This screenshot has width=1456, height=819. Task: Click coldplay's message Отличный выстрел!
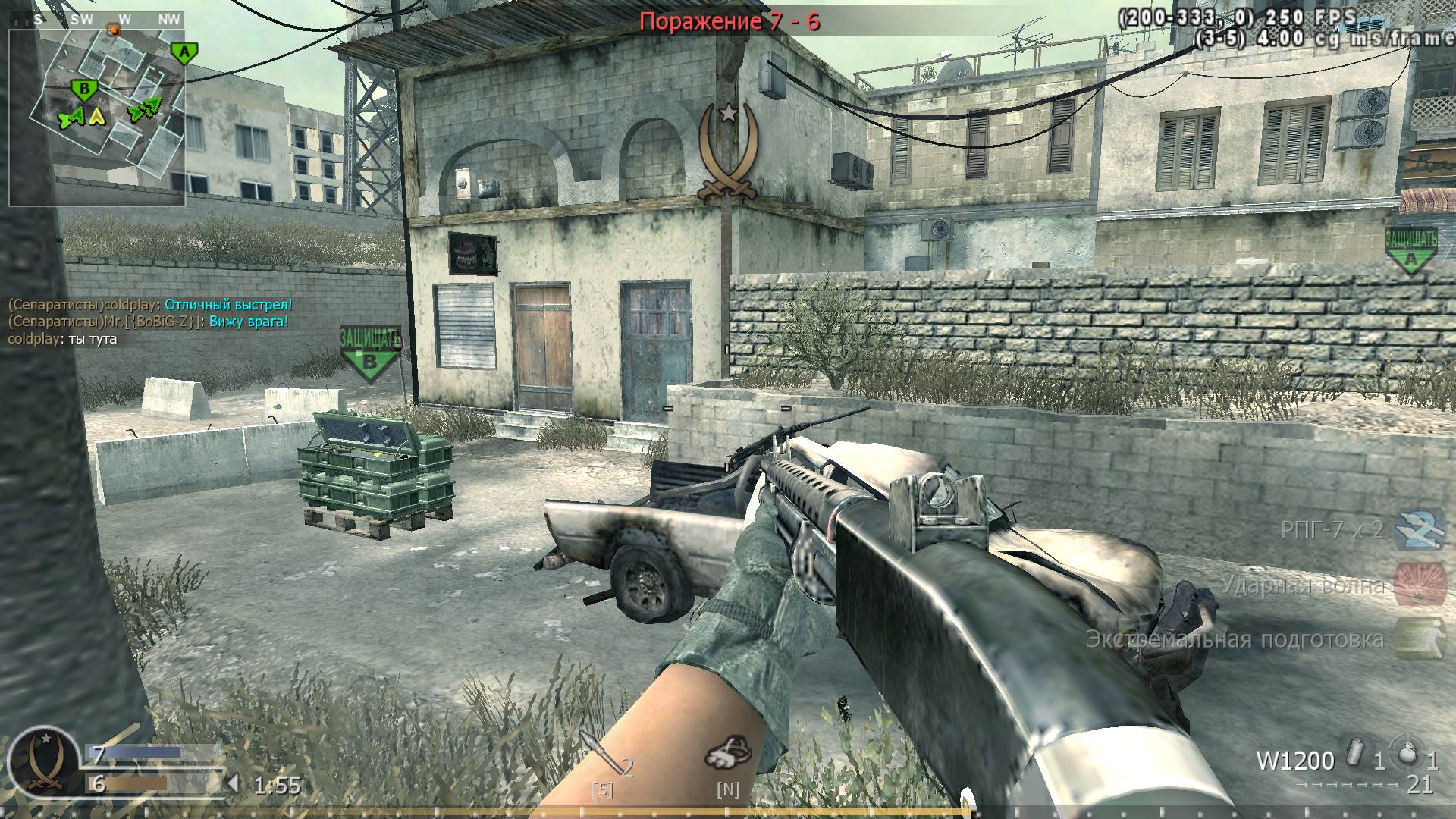[x=225, y=304]
